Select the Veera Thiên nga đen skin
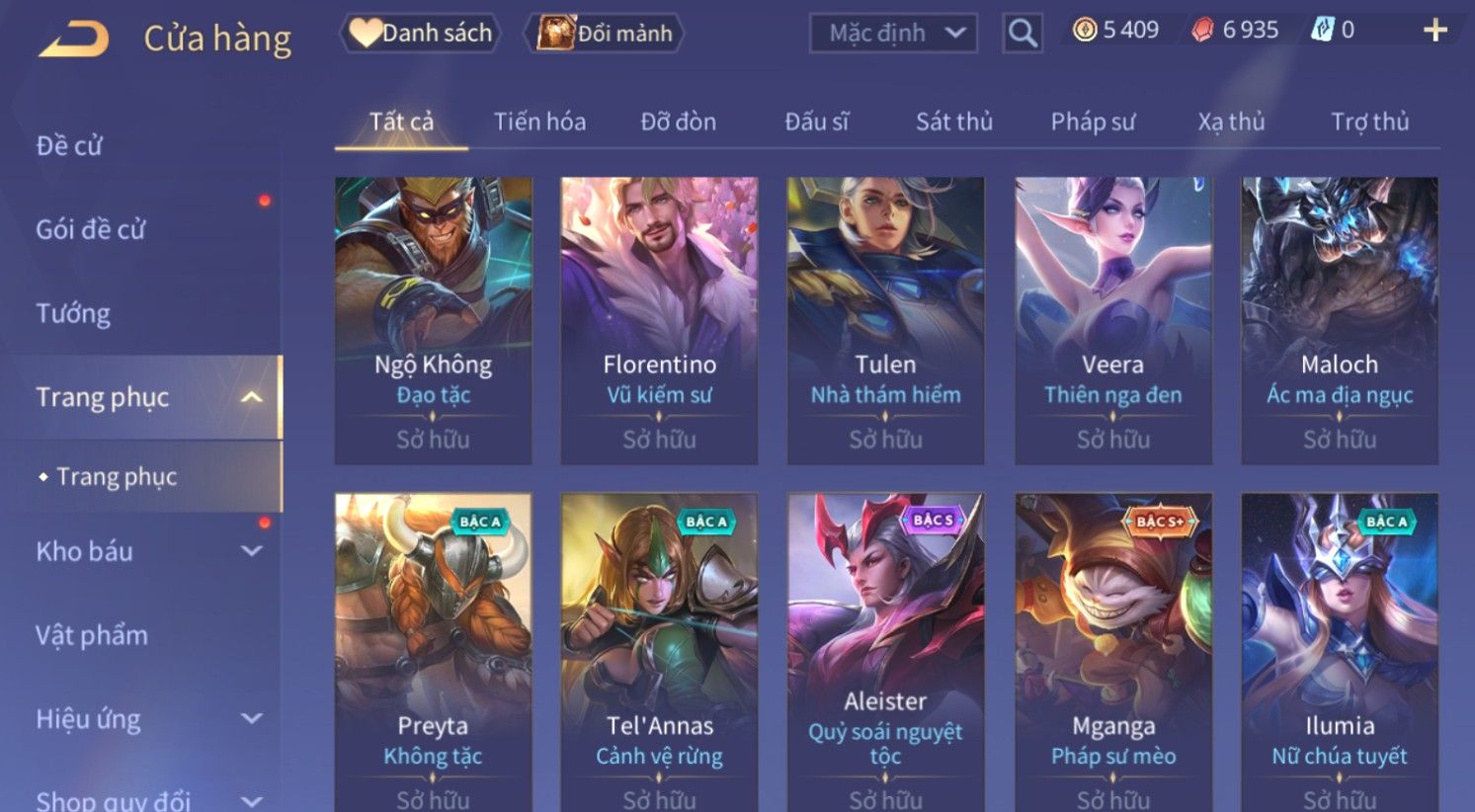This screenshot has height=812, width=1475. pos(1112,320)
